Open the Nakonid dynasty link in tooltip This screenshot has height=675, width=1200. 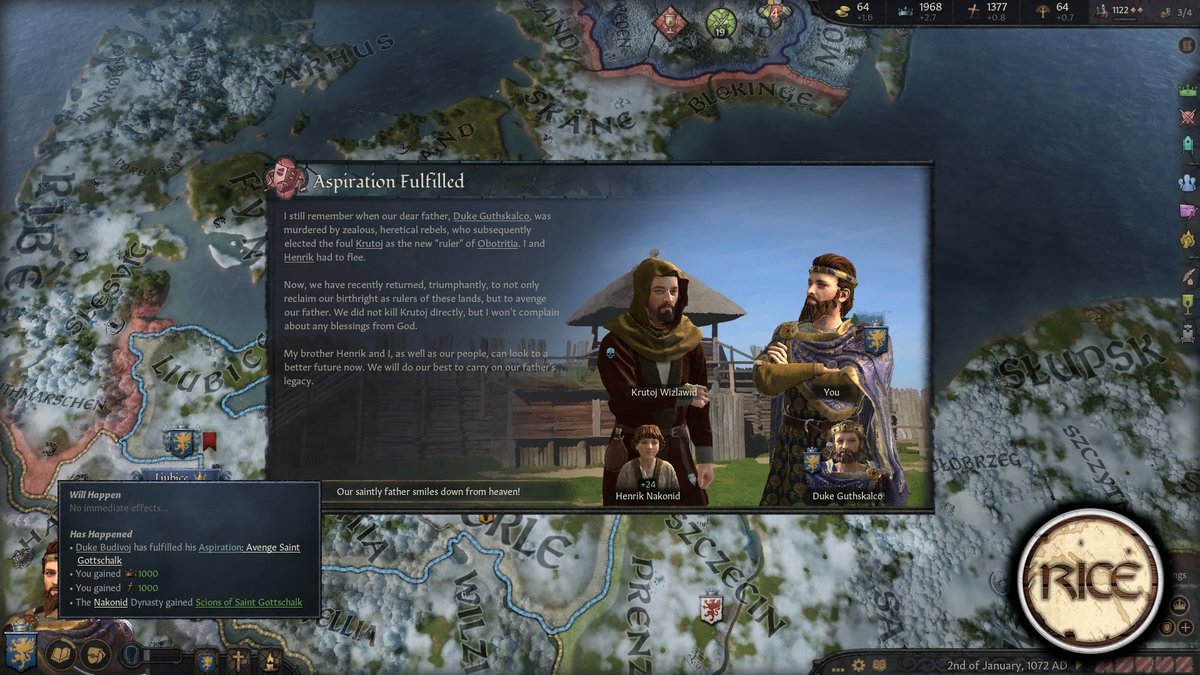coord(110,603)
